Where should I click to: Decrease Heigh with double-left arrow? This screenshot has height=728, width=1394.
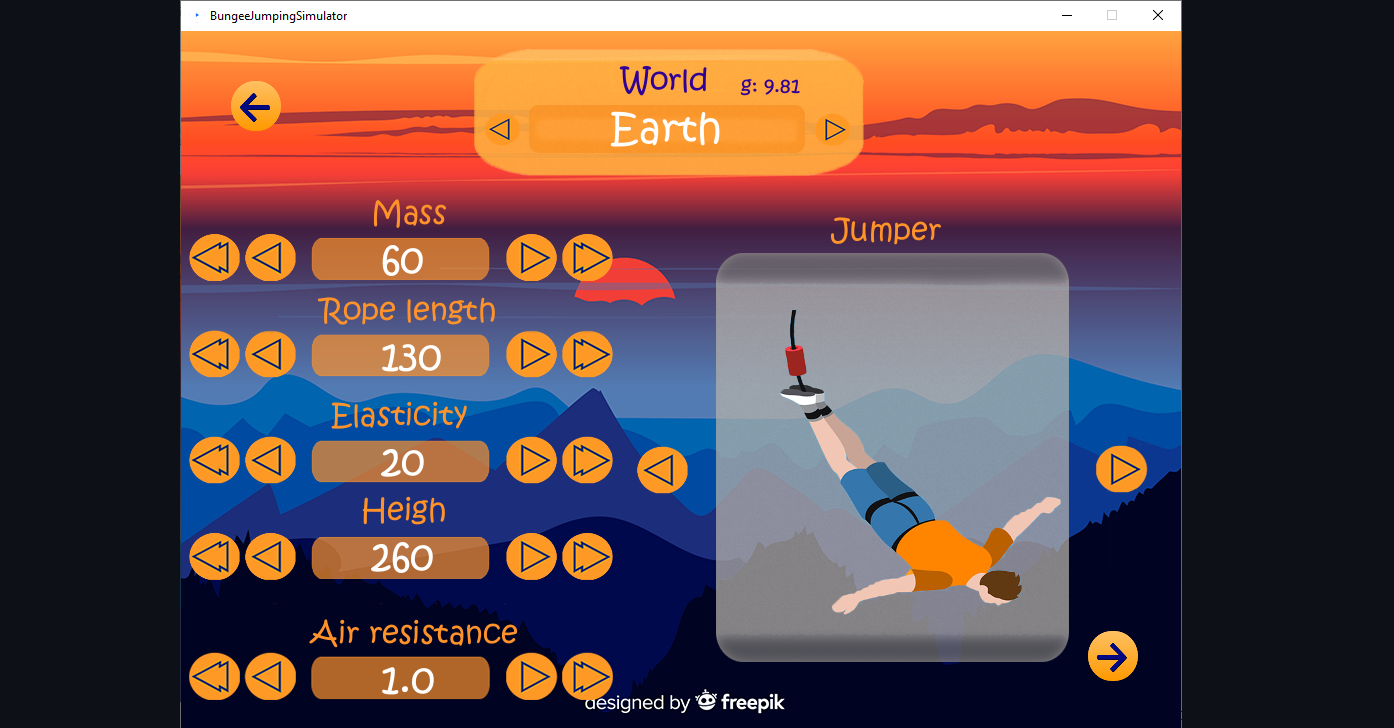[214, 557]
